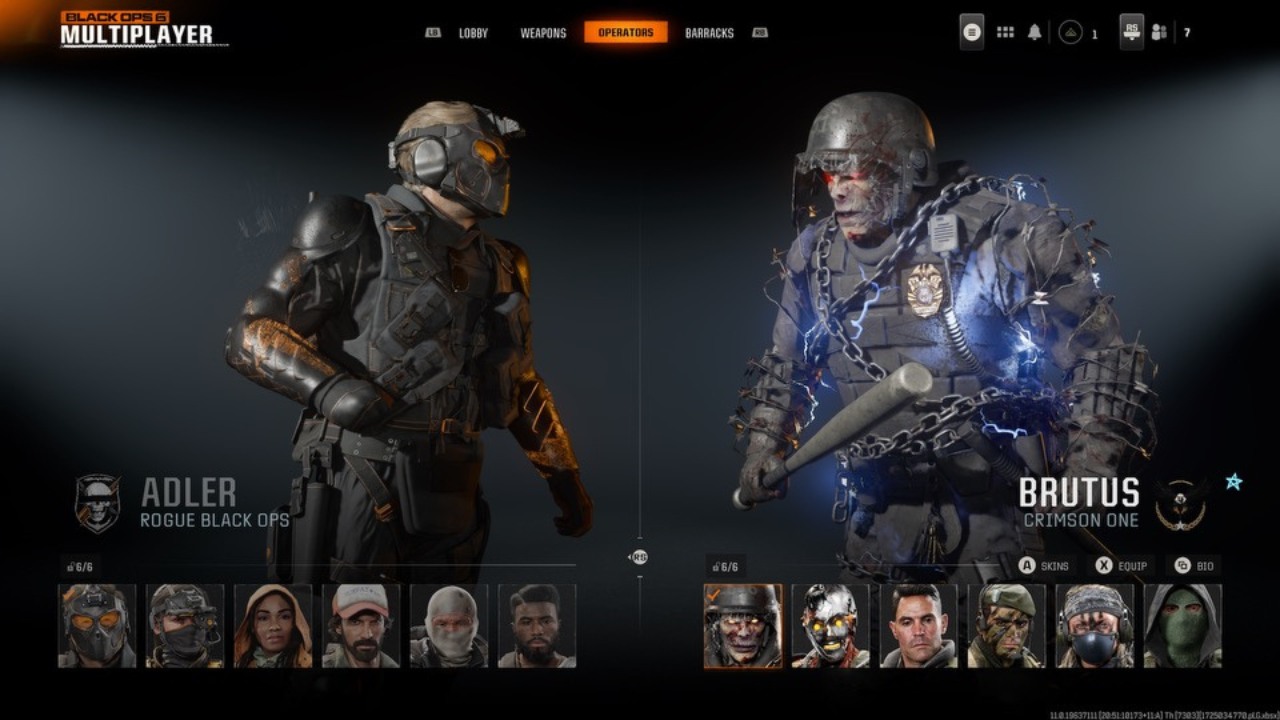Click the orange checkmark on Brutus skin
Viewport: 1280px width, 720px height.
pos(714,595)
